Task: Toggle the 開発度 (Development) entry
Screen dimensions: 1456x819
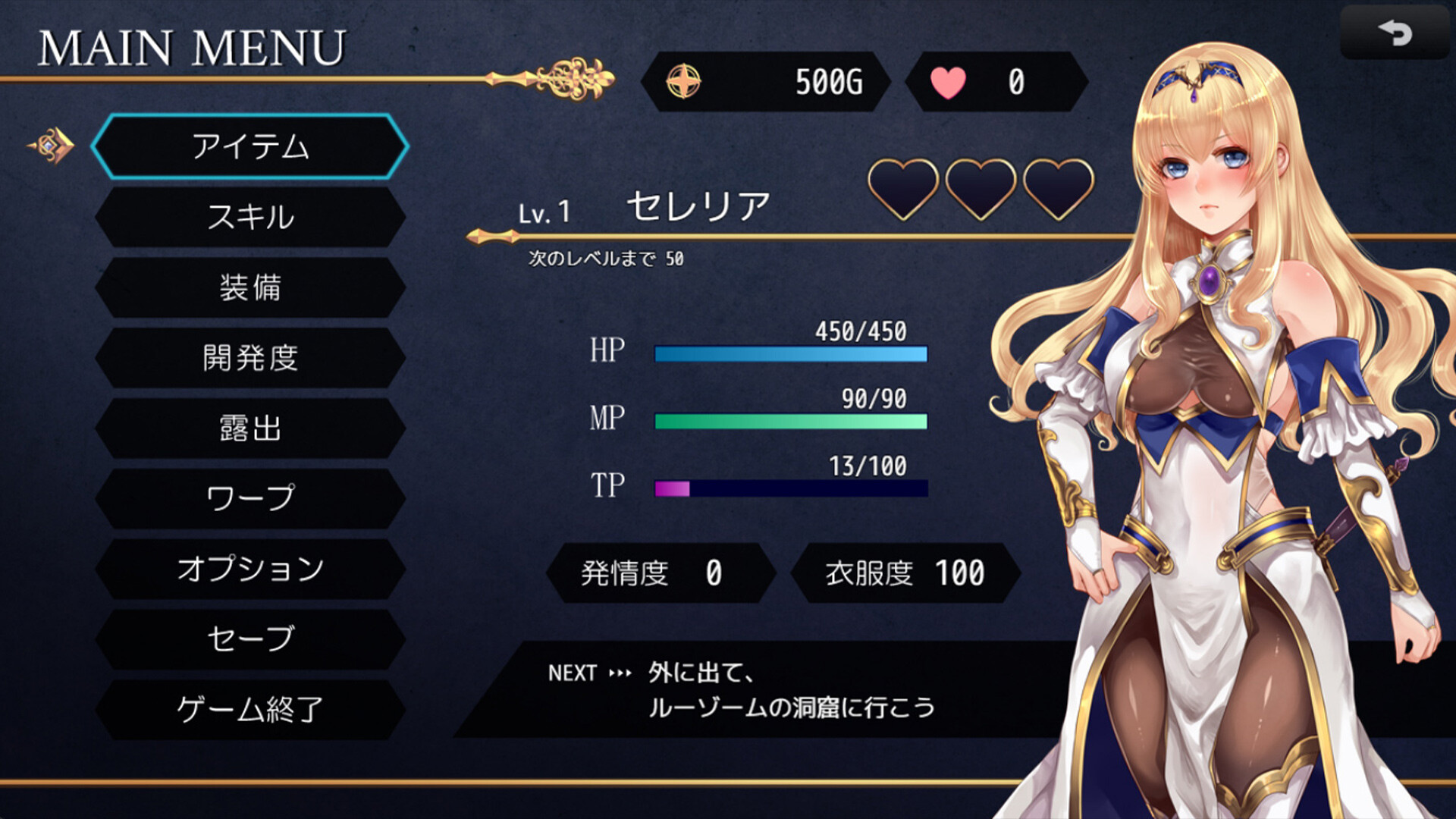Action: pyautogui.click(x=250, y=358)
